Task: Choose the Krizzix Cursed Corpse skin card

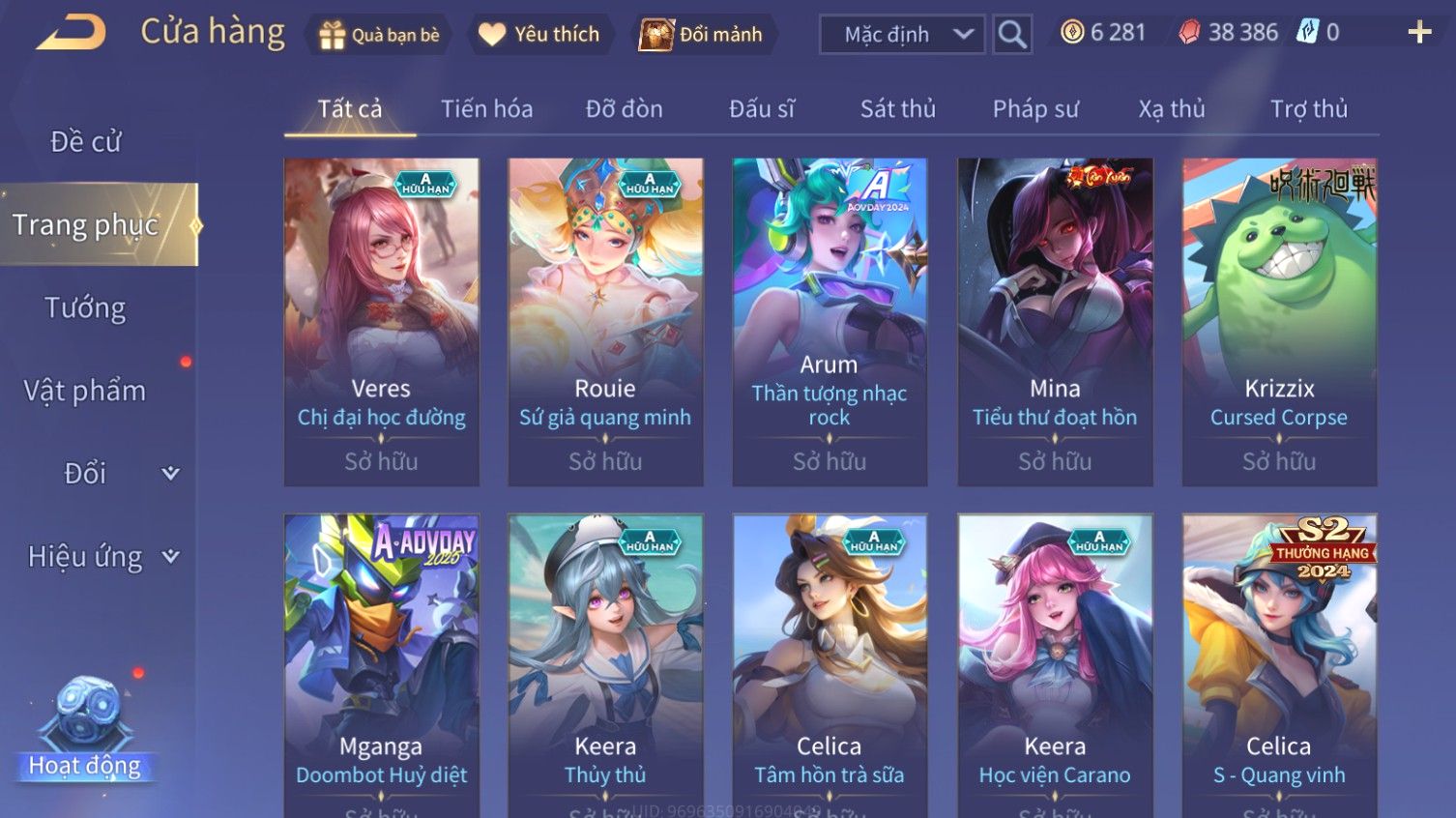Action: [x=1279, y=321]
